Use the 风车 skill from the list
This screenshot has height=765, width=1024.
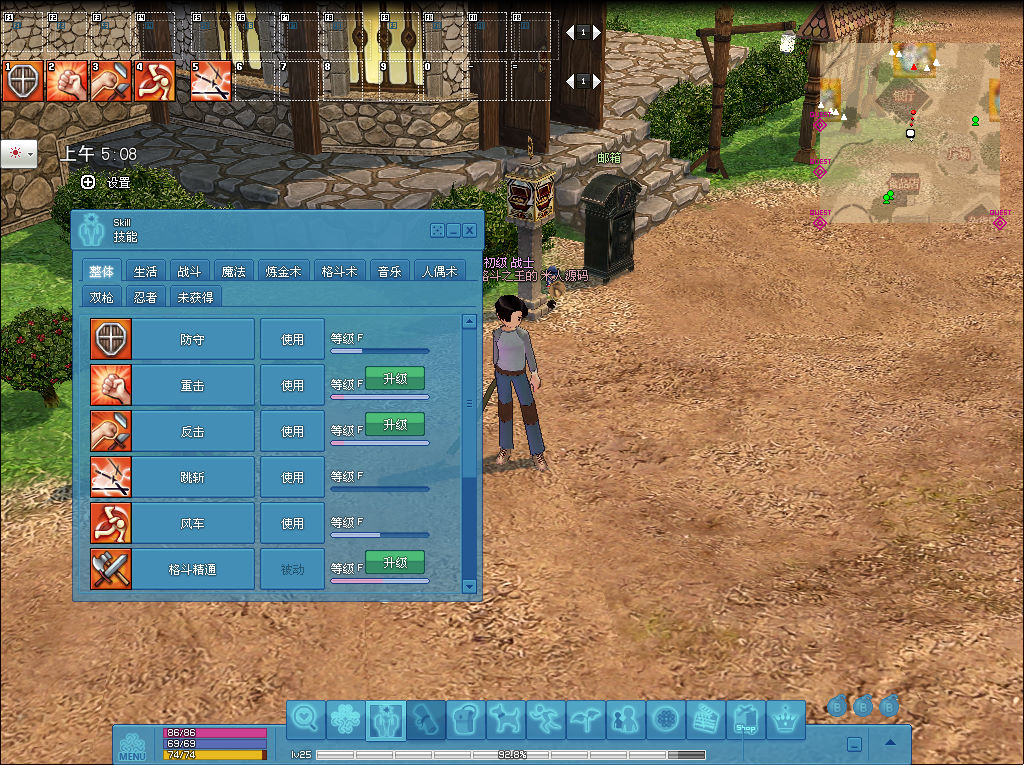(x=292, y=523)
